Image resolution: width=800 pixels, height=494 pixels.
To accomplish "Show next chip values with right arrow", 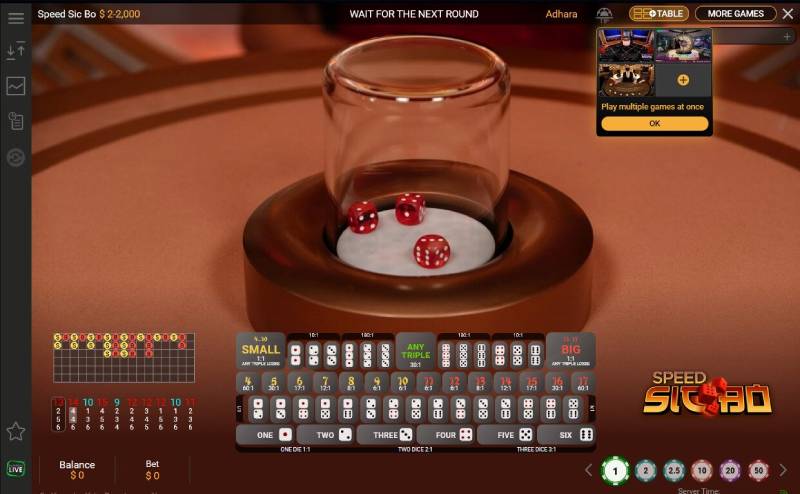I will tap(783, 470).
